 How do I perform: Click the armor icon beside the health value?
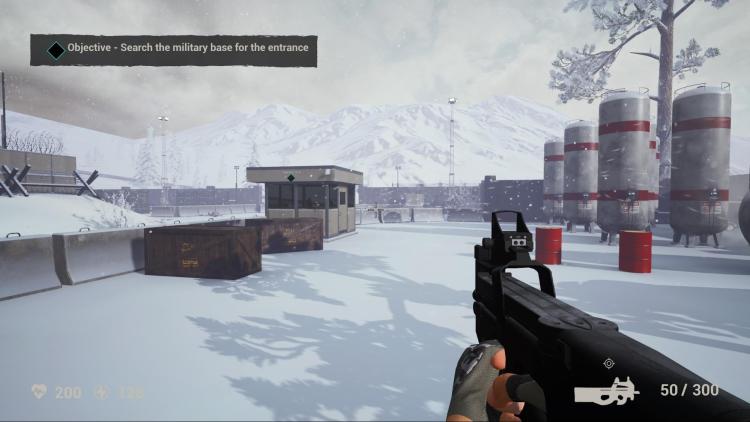101,392
